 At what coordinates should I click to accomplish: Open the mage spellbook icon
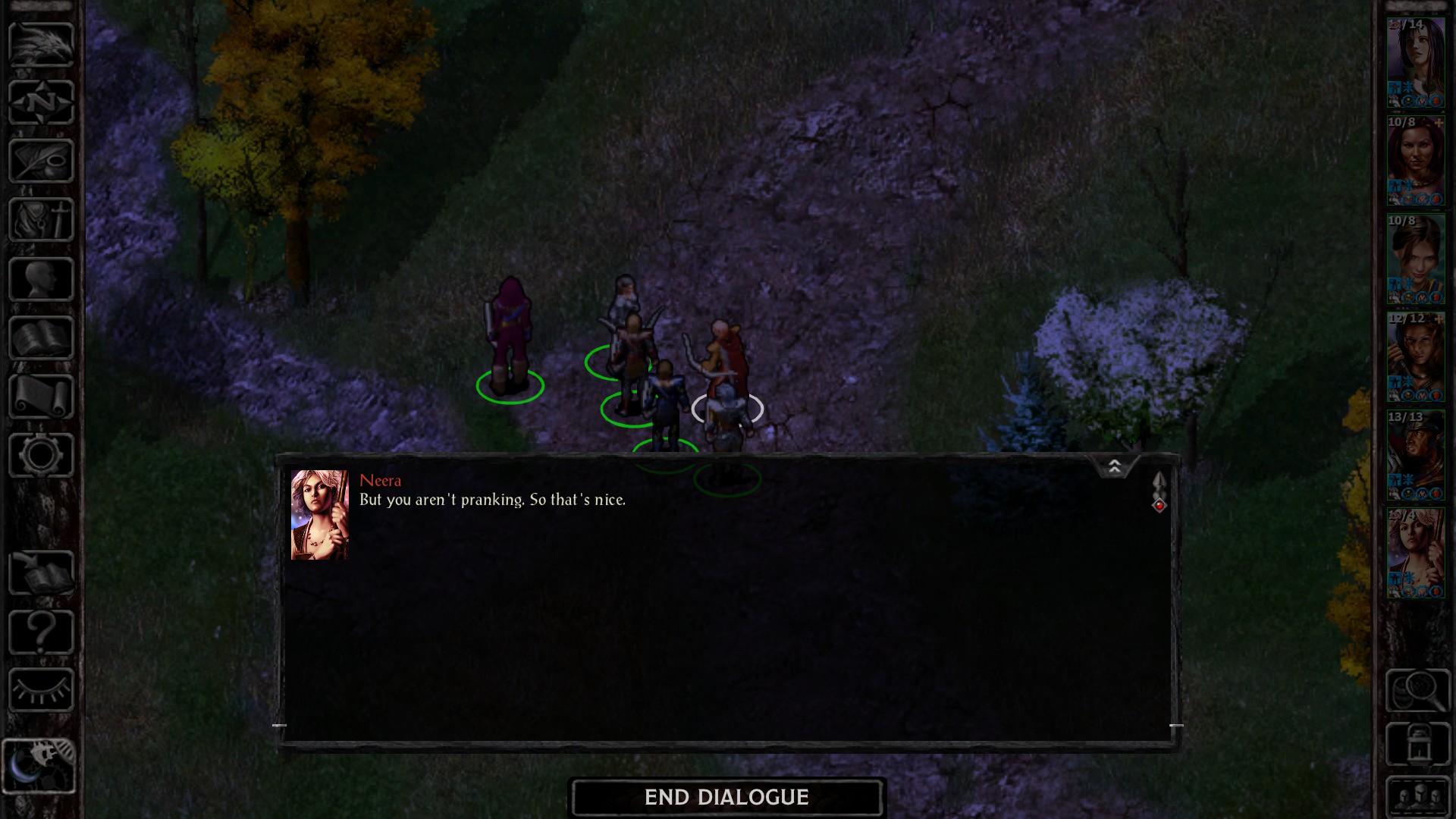pos(42,336)
